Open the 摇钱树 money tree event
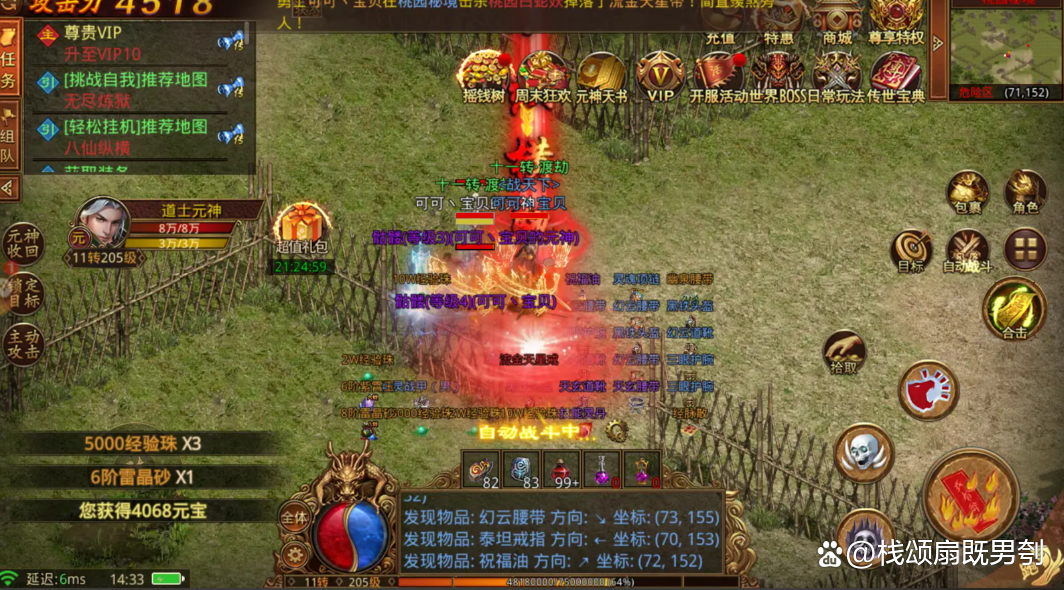This screenshot has width=1064, height=590. (483, 77)
